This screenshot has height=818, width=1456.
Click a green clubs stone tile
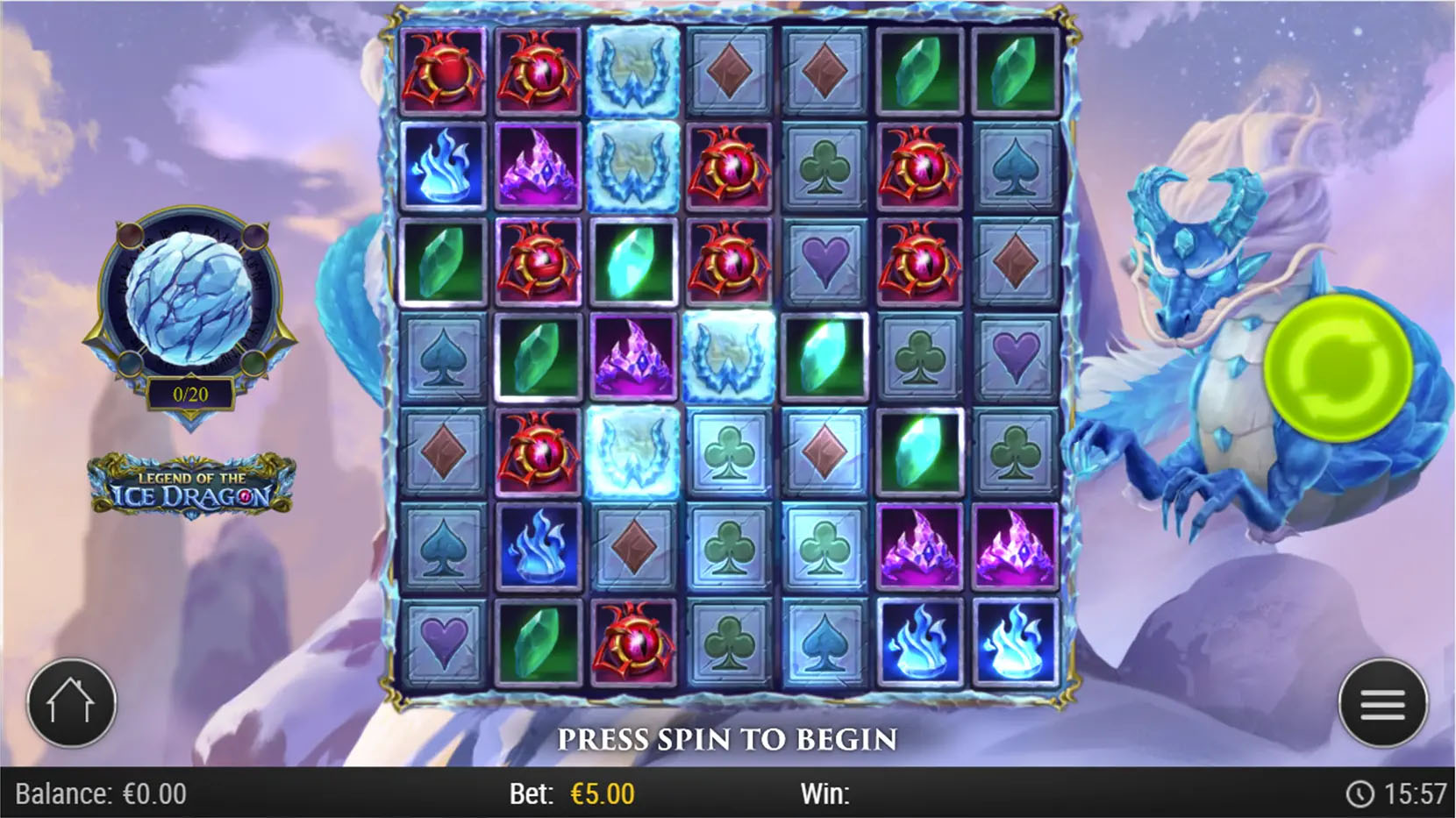(x=824, y=168)
